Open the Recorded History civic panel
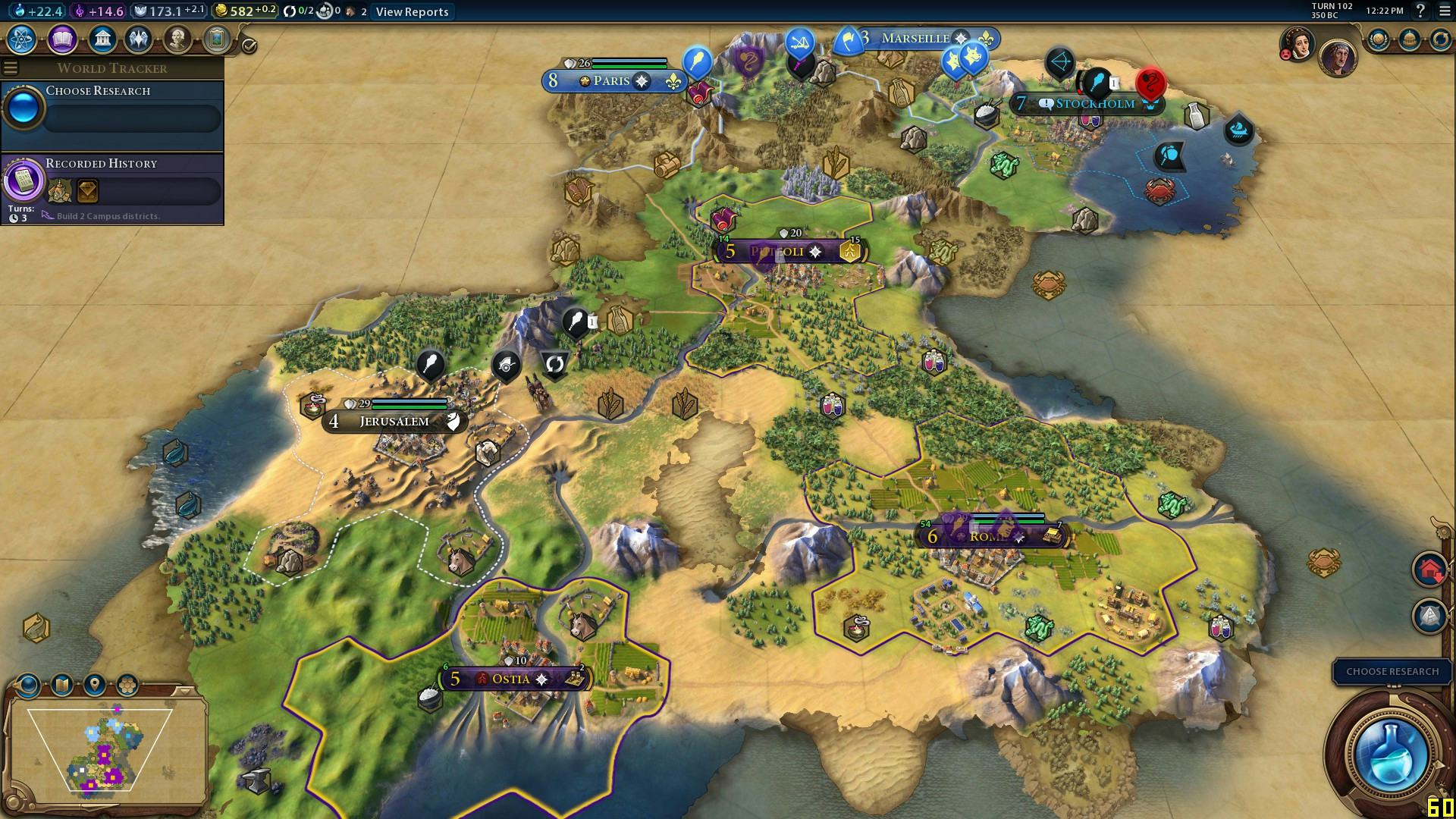Image resolution: width=1456 pixels, height=819 pixels. (x=112, y=186)
